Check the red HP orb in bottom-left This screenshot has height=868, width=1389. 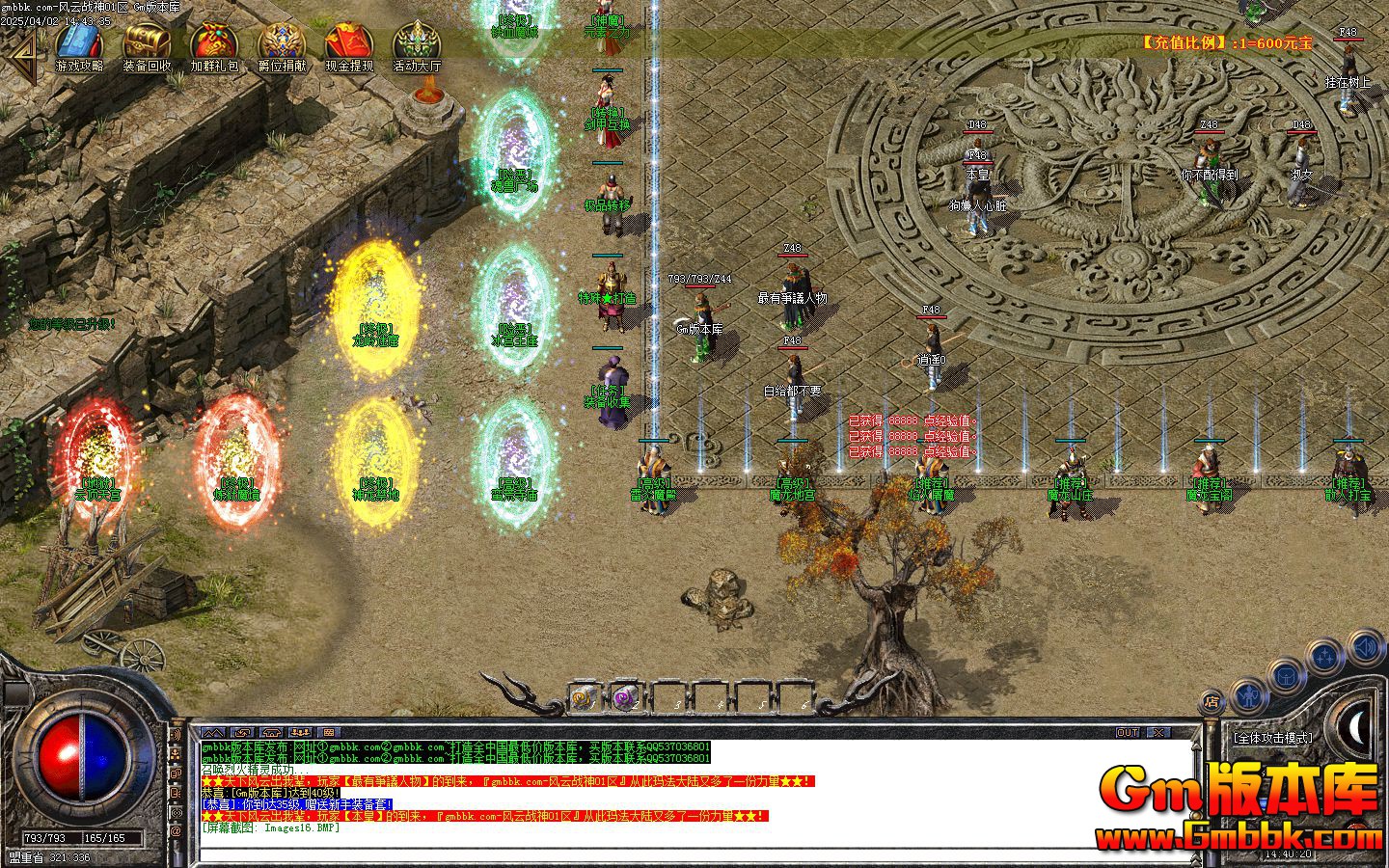point(60,762)
